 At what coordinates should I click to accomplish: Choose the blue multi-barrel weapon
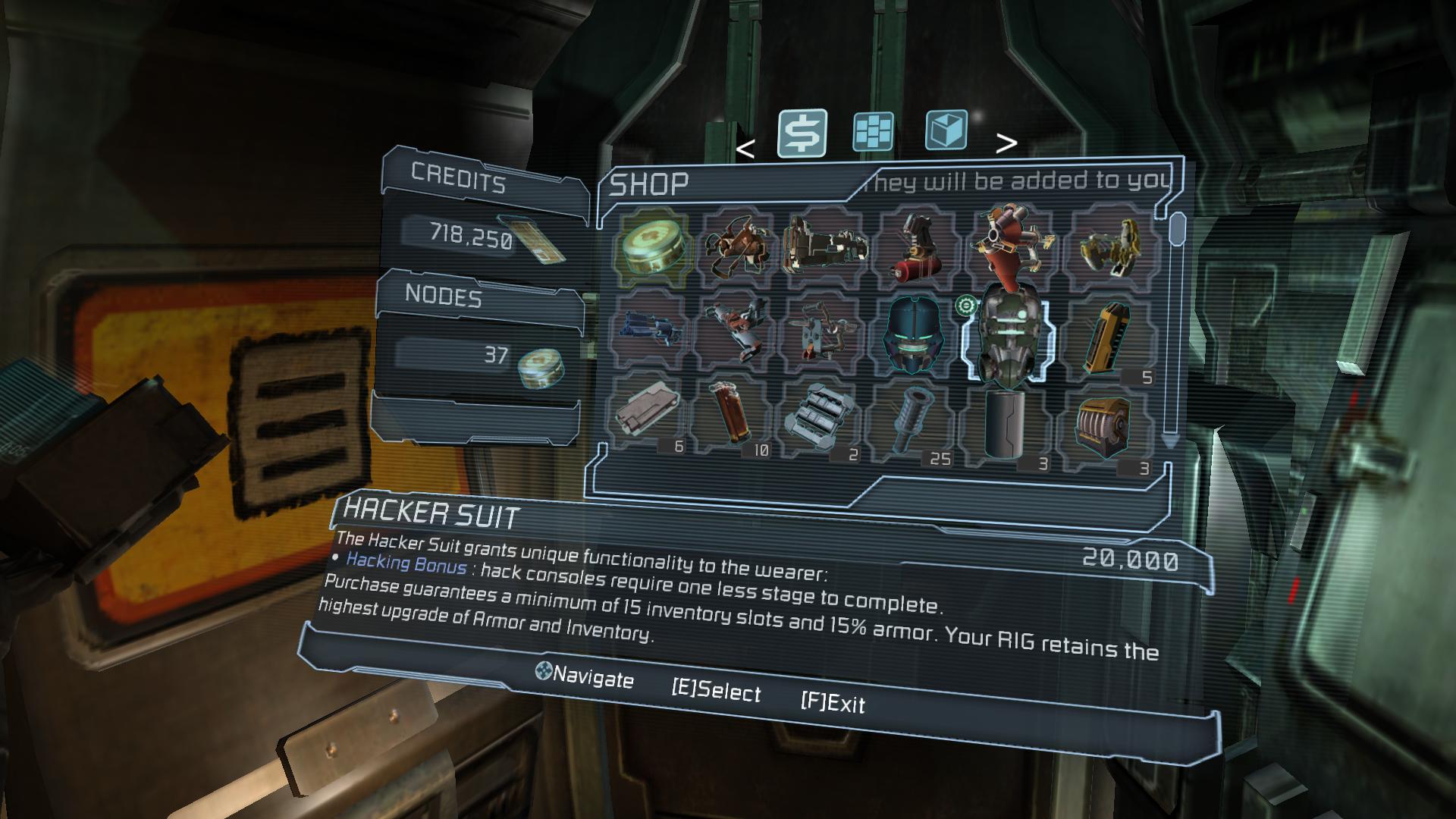649,331
